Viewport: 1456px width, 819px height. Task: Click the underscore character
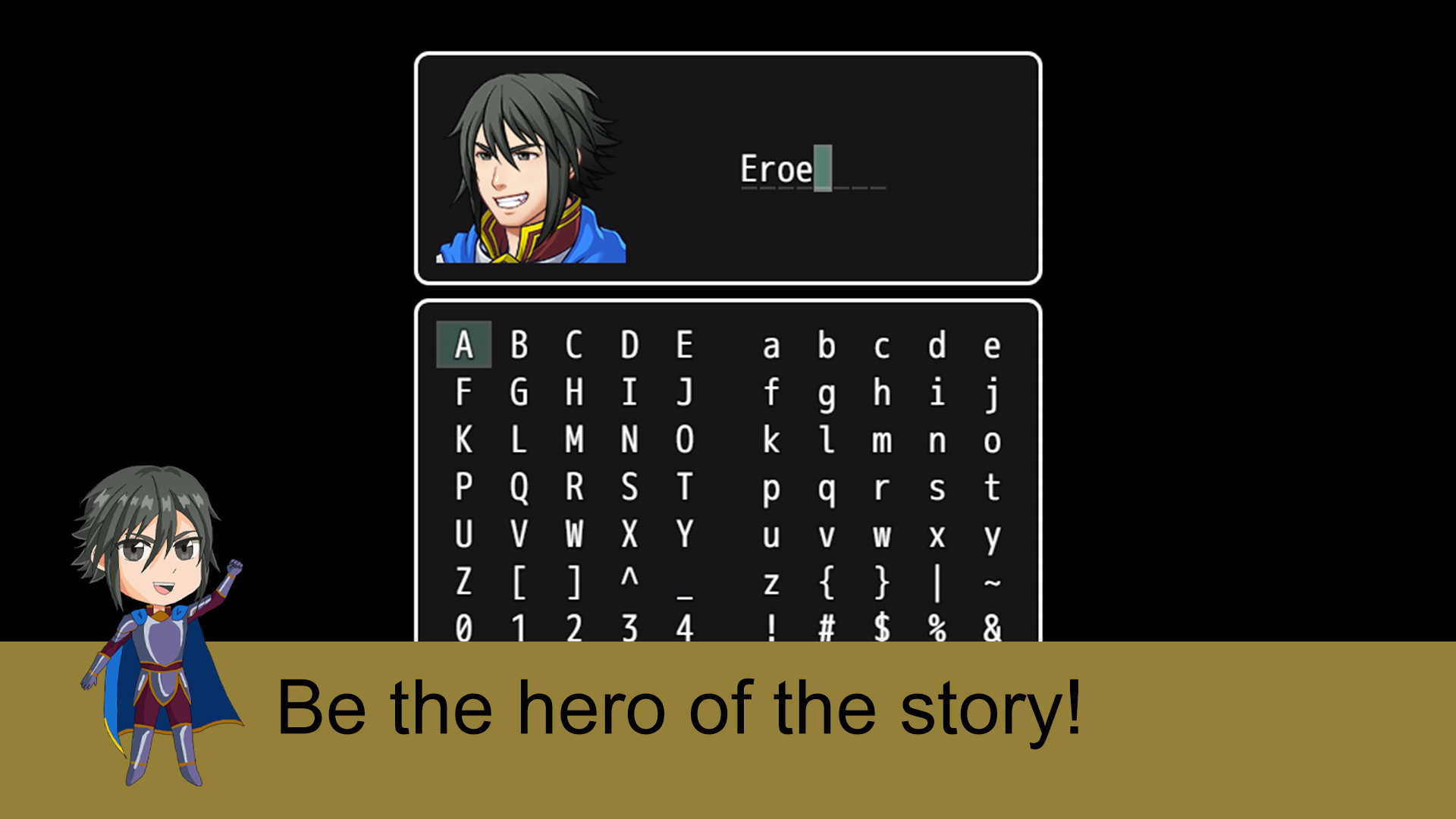tap(684, 584)
